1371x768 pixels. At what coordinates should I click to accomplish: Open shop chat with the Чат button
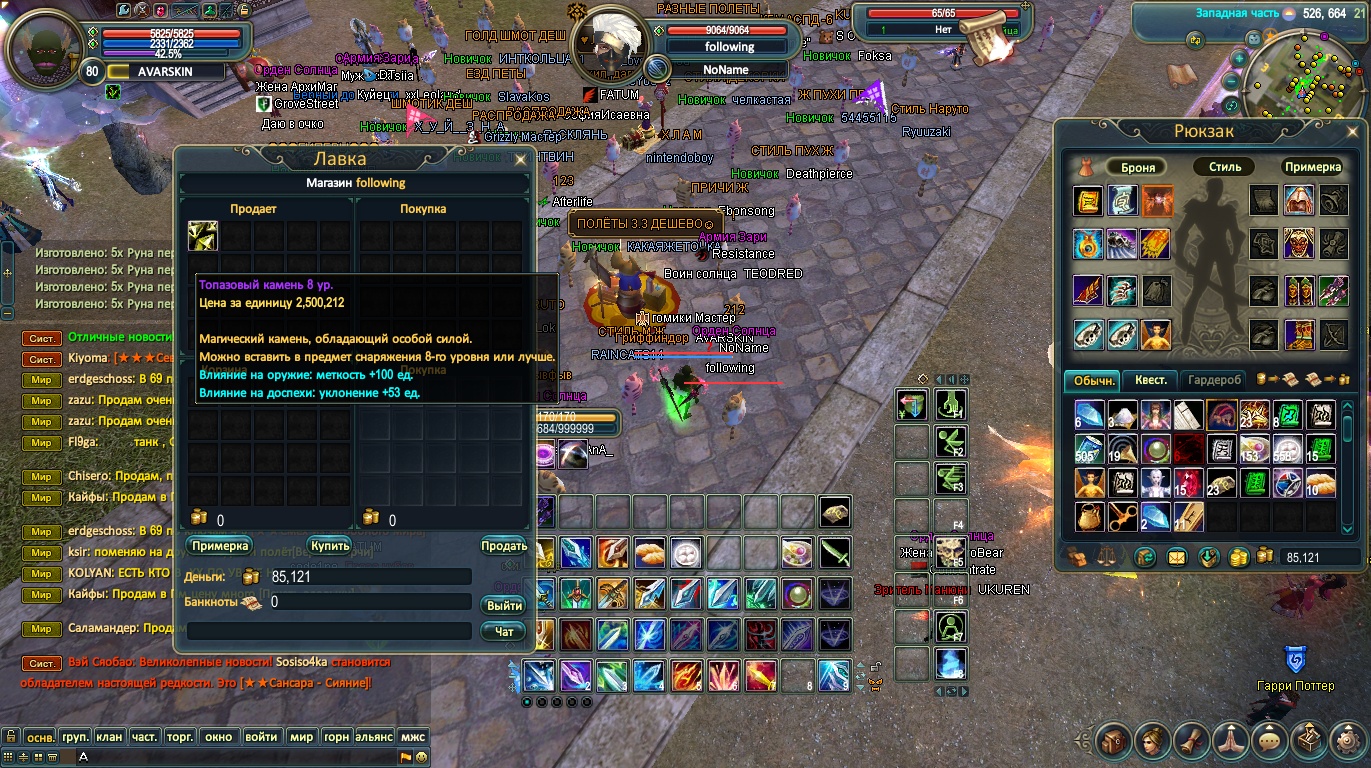coord(503,632)
